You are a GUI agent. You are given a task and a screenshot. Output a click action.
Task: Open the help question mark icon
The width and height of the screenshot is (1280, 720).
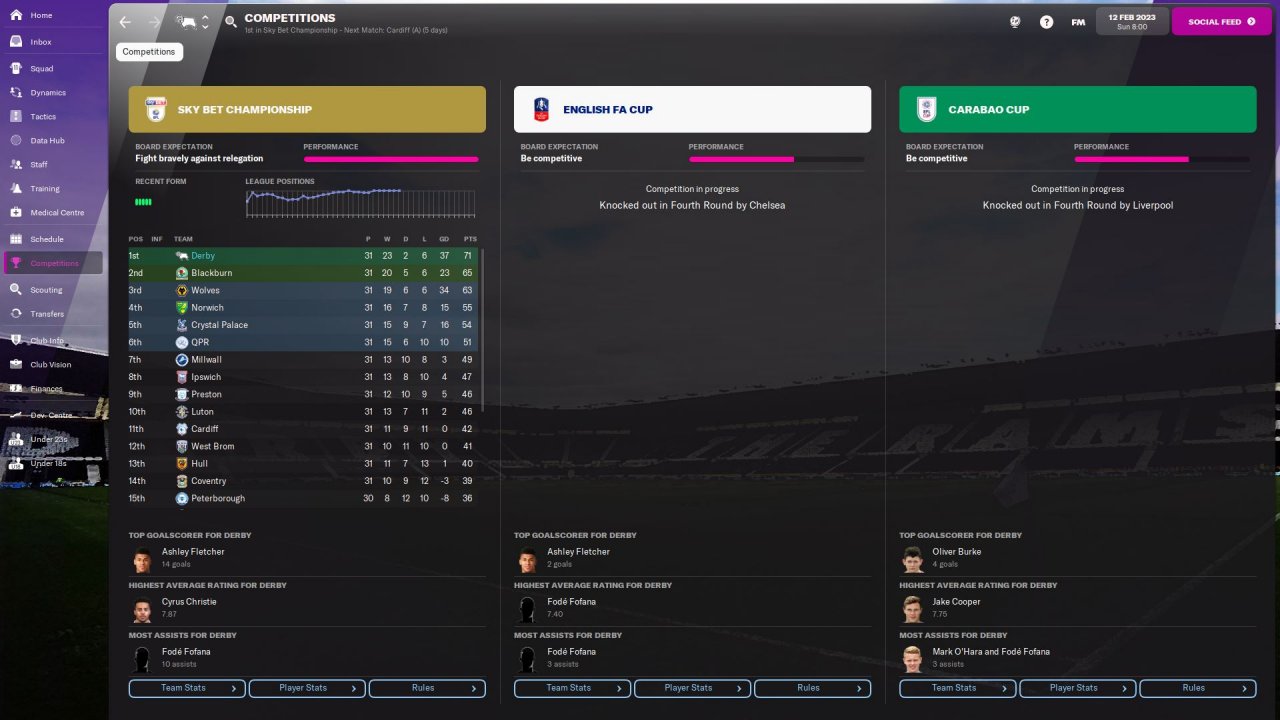point(1046,22)
